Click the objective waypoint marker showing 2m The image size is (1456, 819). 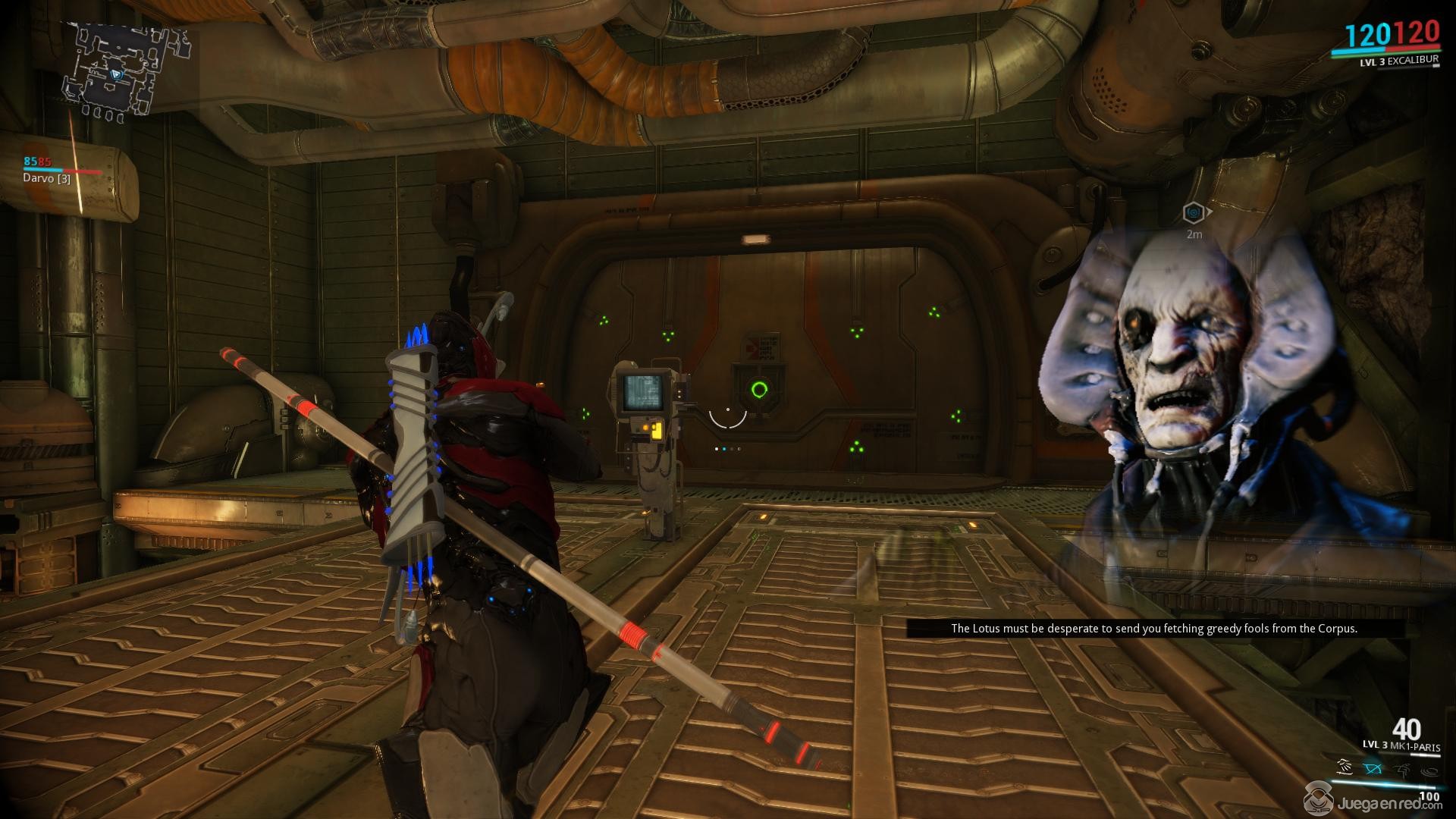click(x=1194, y=213)
